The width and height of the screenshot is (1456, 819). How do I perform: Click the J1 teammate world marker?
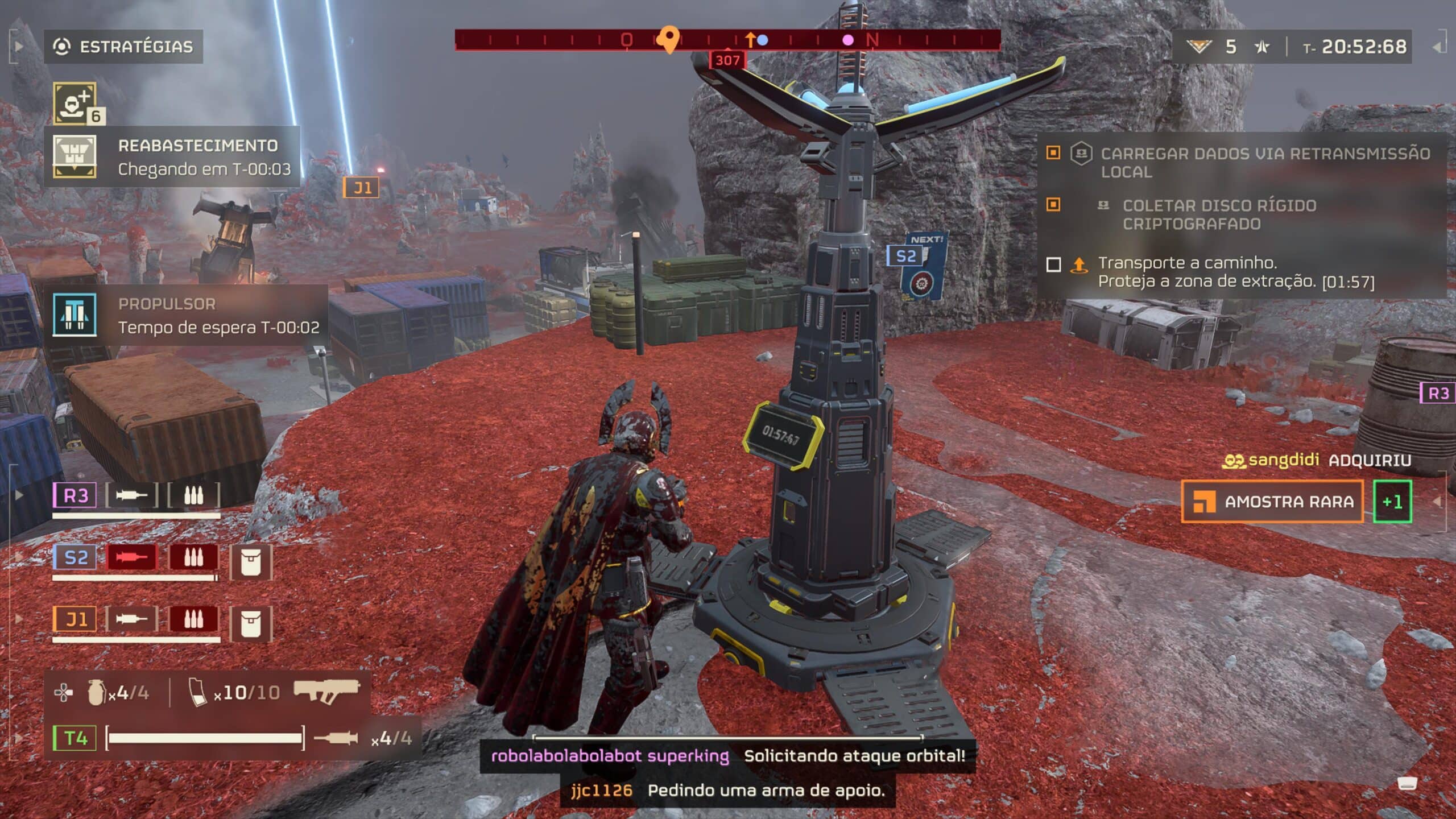pyautogui.click(x=361, y=188)
